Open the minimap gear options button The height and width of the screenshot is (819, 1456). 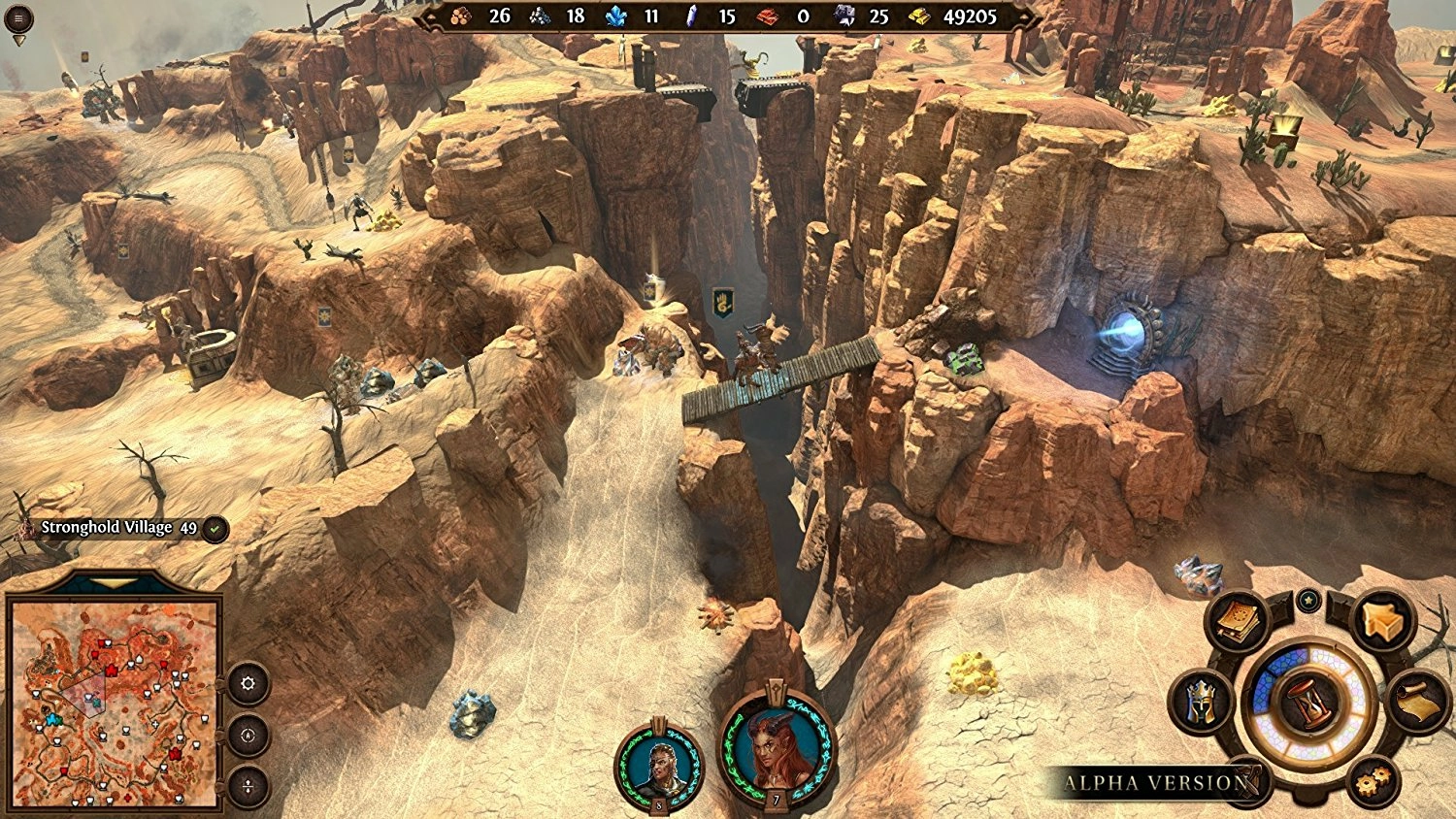pyautogui.click(x=248, y=683)
